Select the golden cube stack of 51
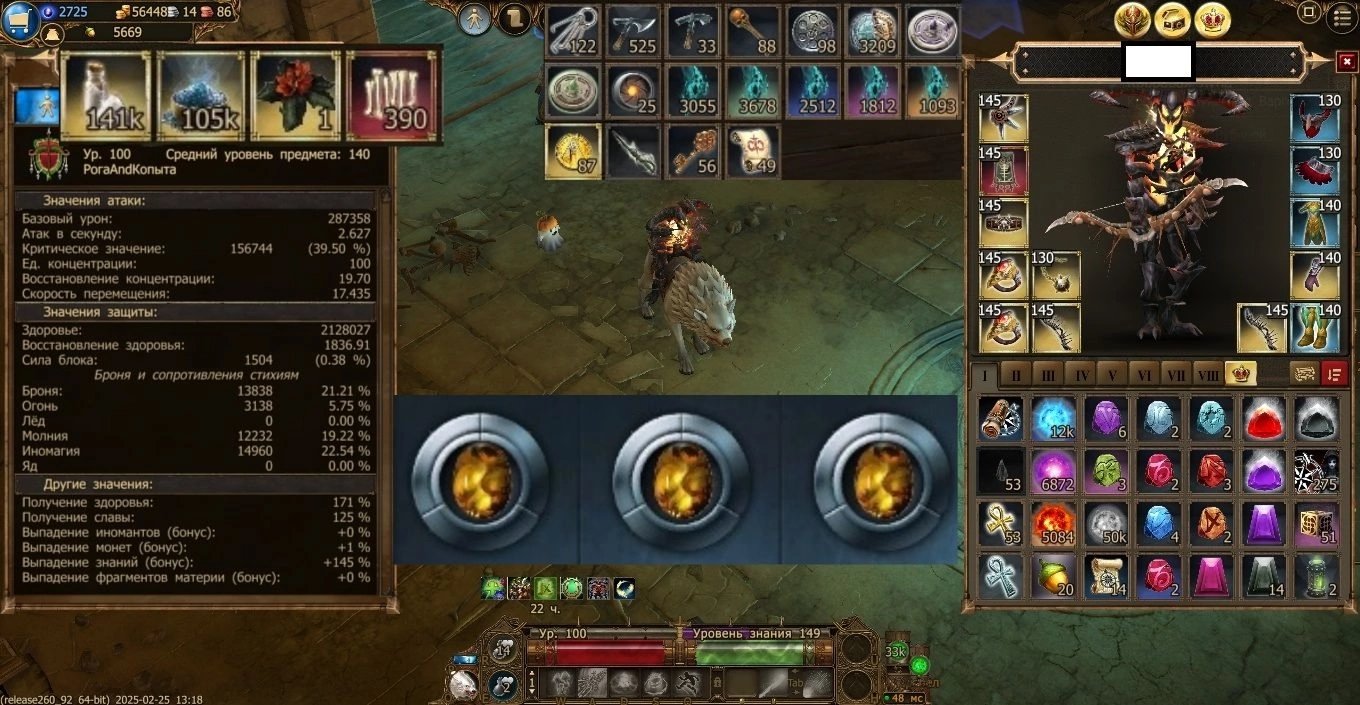The image size is (1360, 705). [x=1317, y=523]
